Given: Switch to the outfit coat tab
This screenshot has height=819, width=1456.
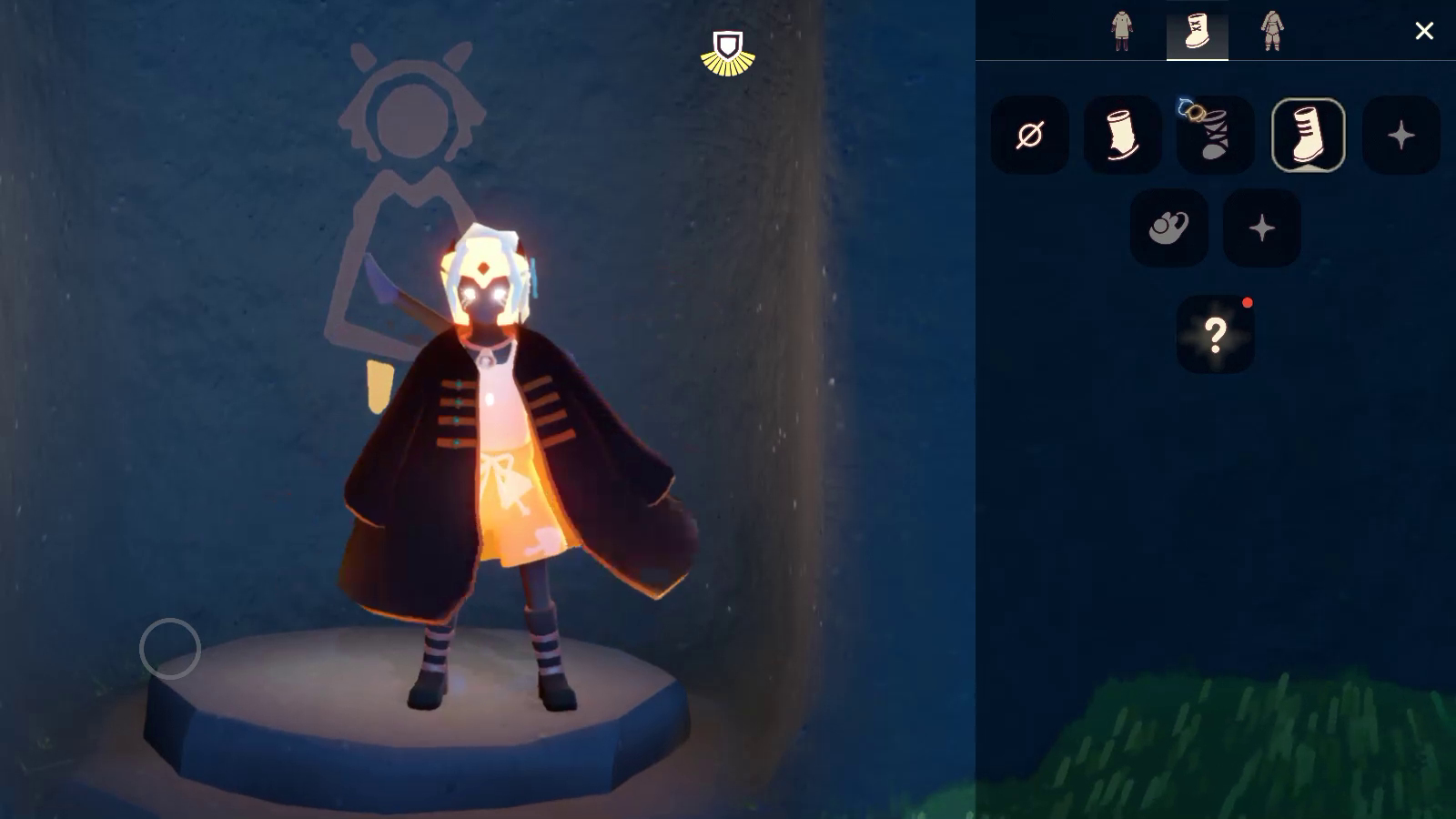Looking at the screenshot, I should point(1122,31).
